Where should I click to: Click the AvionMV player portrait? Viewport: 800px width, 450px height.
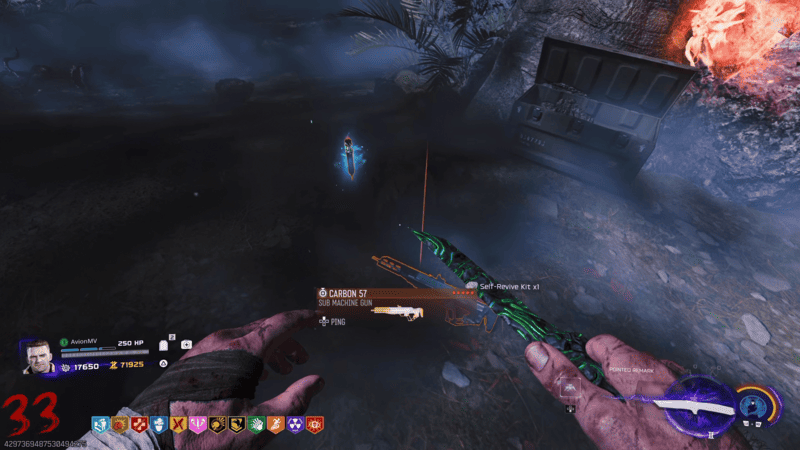pos(38,359)
